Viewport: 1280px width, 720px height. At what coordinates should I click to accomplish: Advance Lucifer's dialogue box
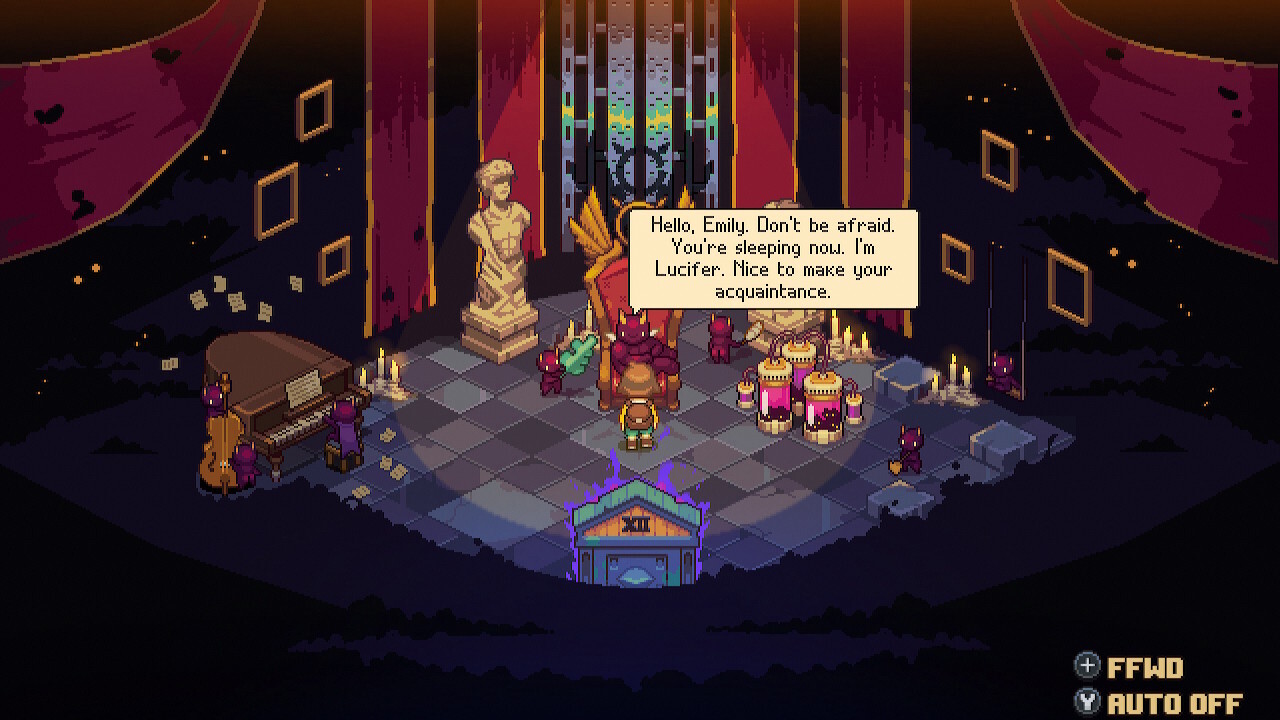768,258
